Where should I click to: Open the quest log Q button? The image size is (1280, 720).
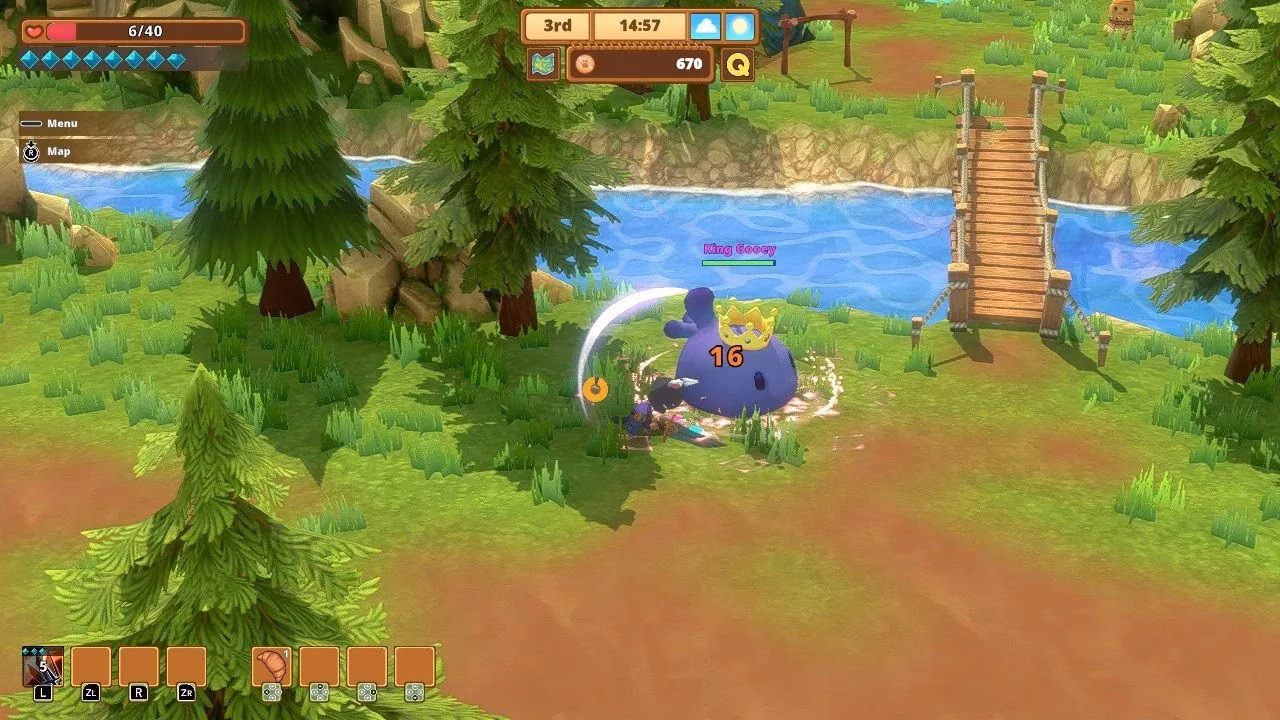[738, 65]
